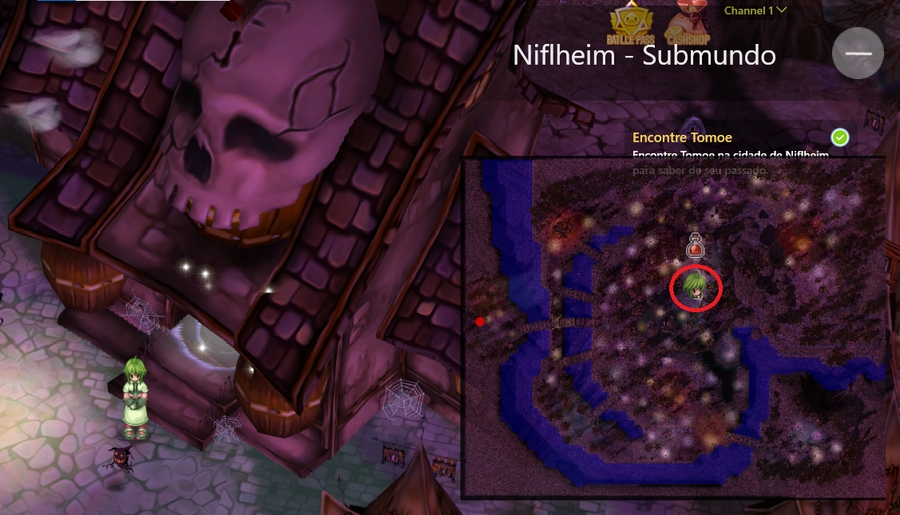Click the round minimize button

(858, 53)
